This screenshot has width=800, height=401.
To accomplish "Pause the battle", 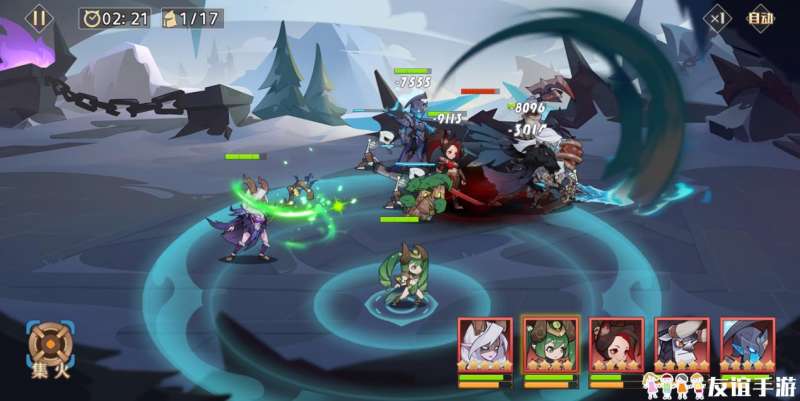I will click(x=39, y=17).
